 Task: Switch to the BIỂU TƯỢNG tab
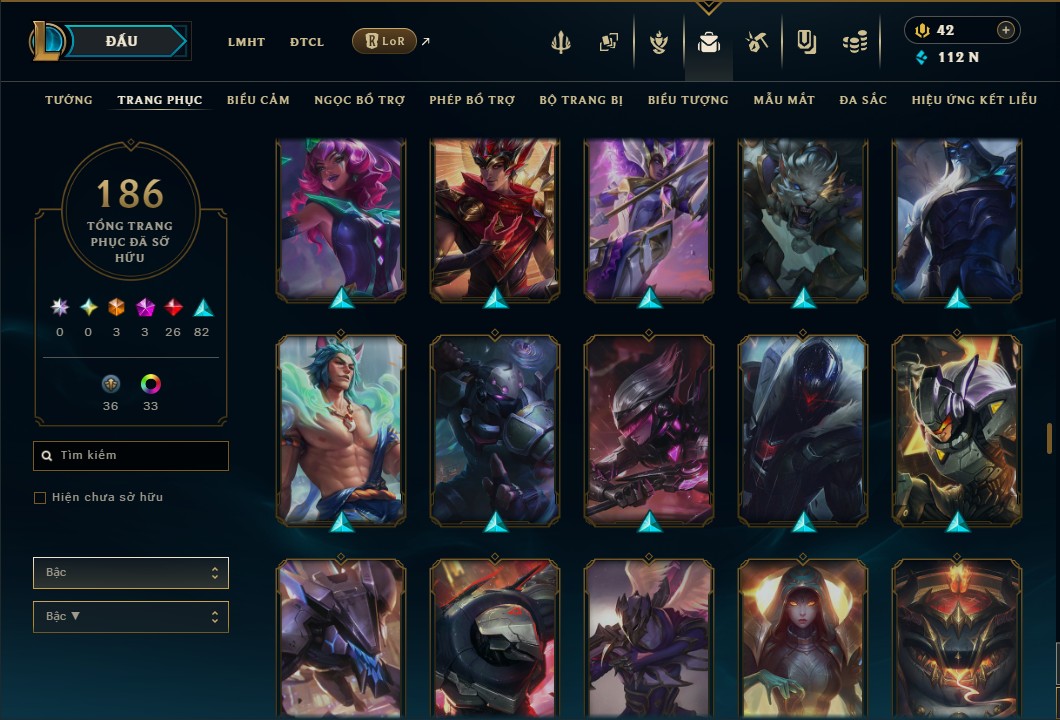click(x=688, y=100)
